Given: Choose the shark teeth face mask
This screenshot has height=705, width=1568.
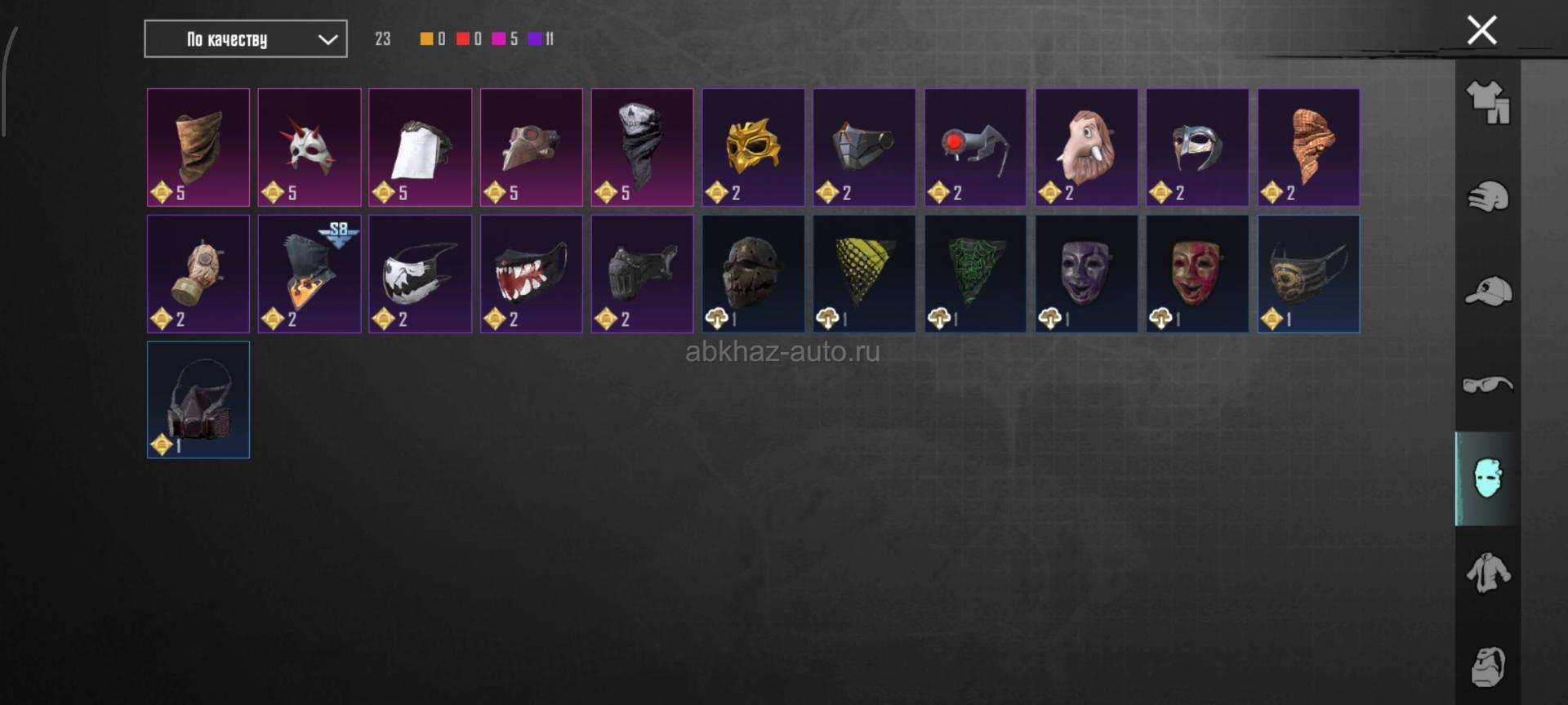Looking at the screenshot, I should coord(531,274).
